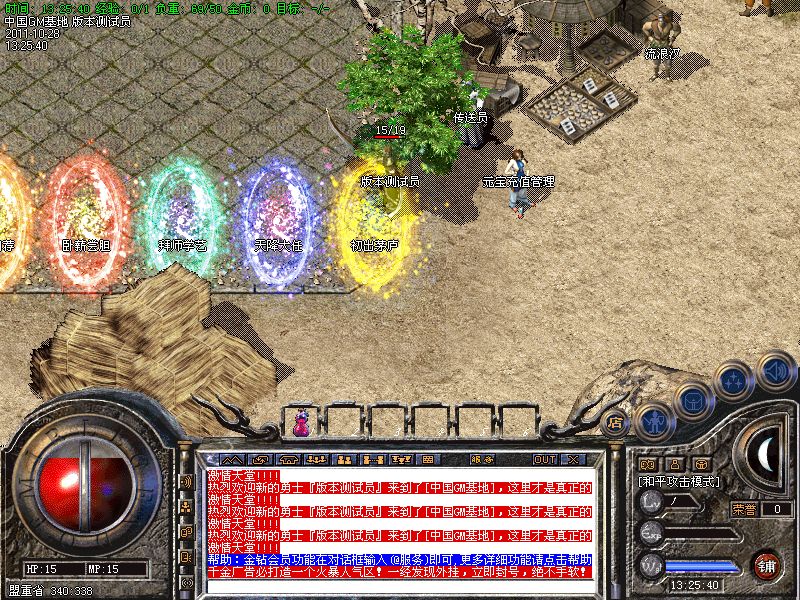Click the grid-shaped toolbar icon
Image resolution: width=800 pixels, height=600 pixels.
tap(428, 459)
